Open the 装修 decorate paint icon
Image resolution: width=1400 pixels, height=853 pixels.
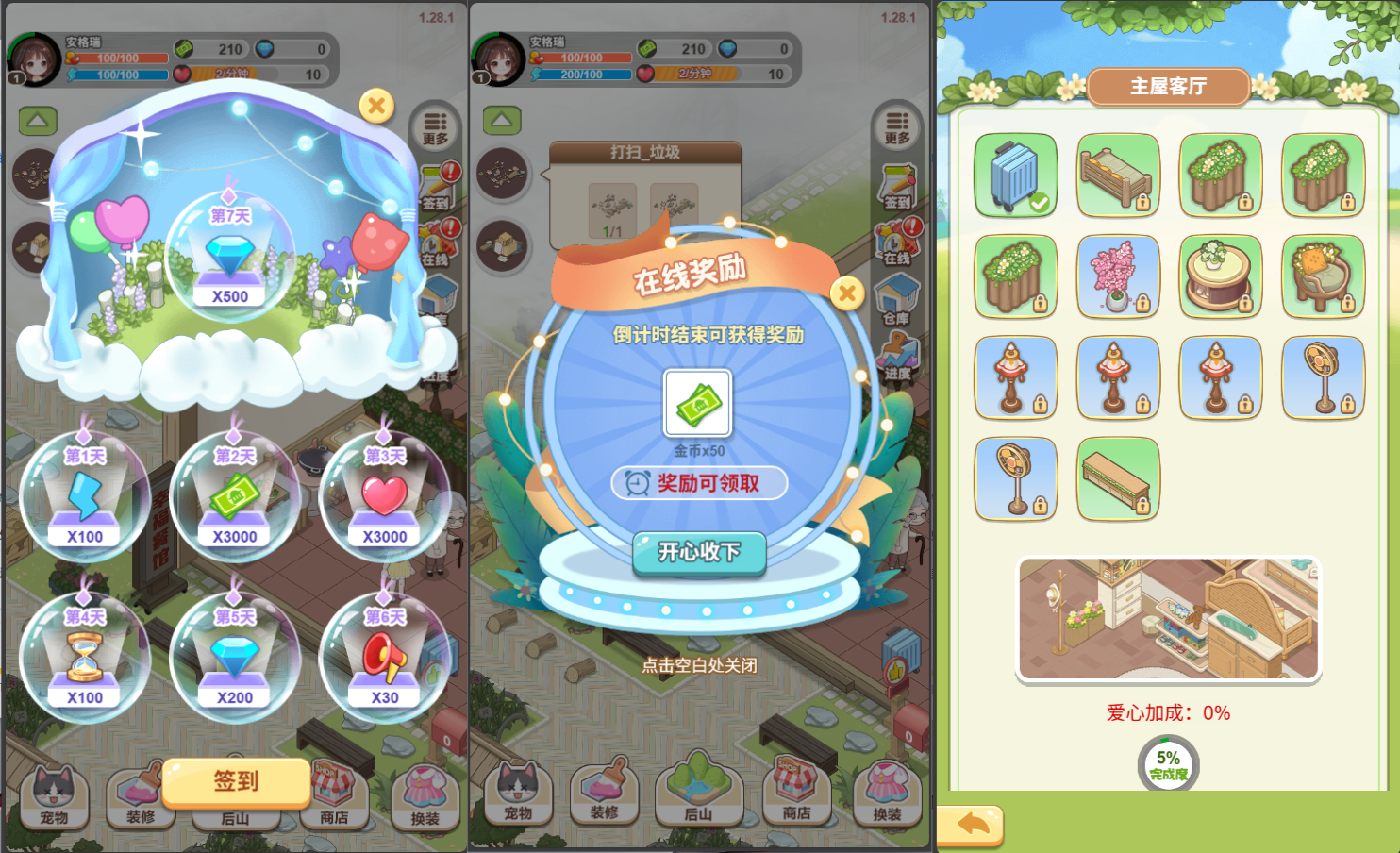point(605,794)
